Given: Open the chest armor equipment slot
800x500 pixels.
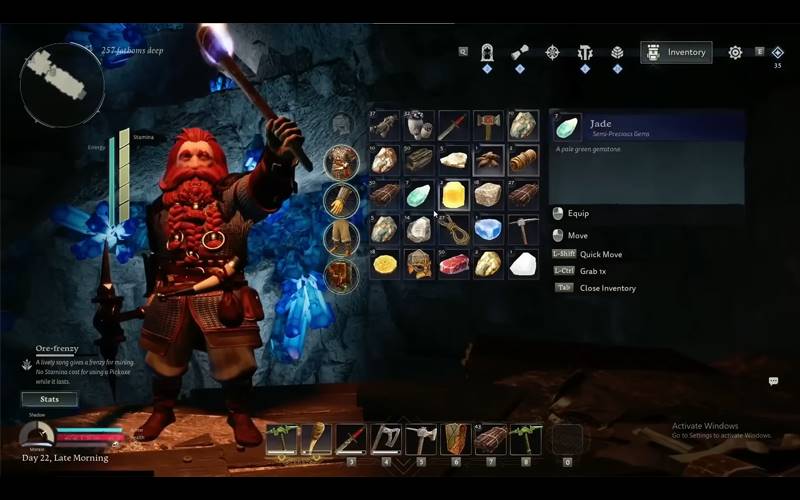Looking at the screenshot, I should (x=341, y=162).
